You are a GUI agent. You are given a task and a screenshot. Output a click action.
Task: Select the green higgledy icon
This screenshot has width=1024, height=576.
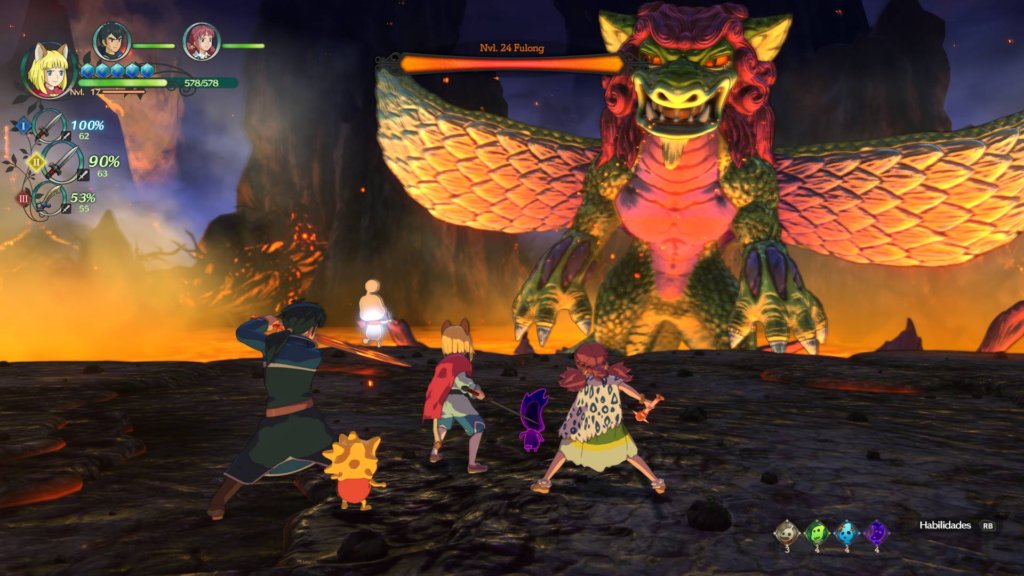[x=817, y=532]
